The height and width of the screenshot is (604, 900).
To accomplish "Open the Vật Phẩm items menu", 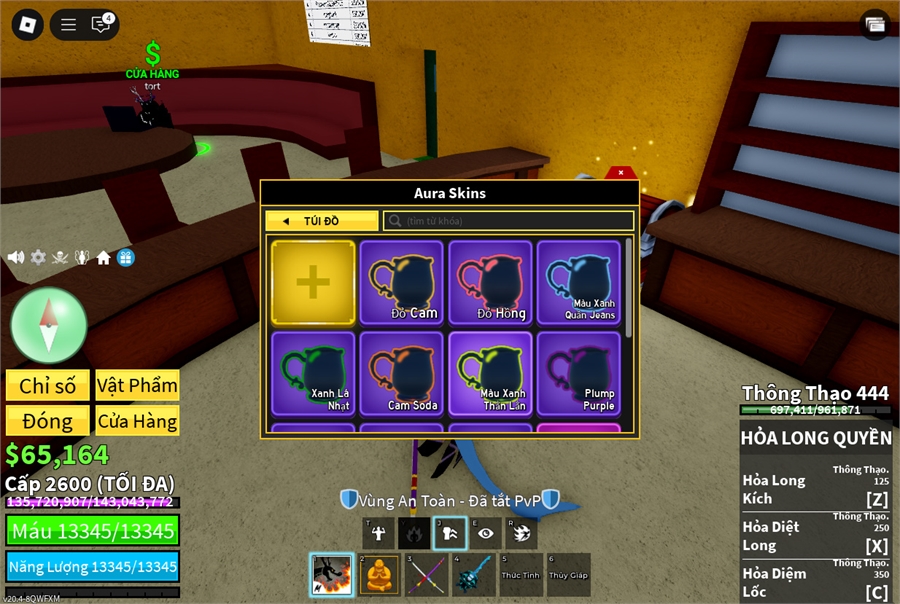I will click(137, 385).
